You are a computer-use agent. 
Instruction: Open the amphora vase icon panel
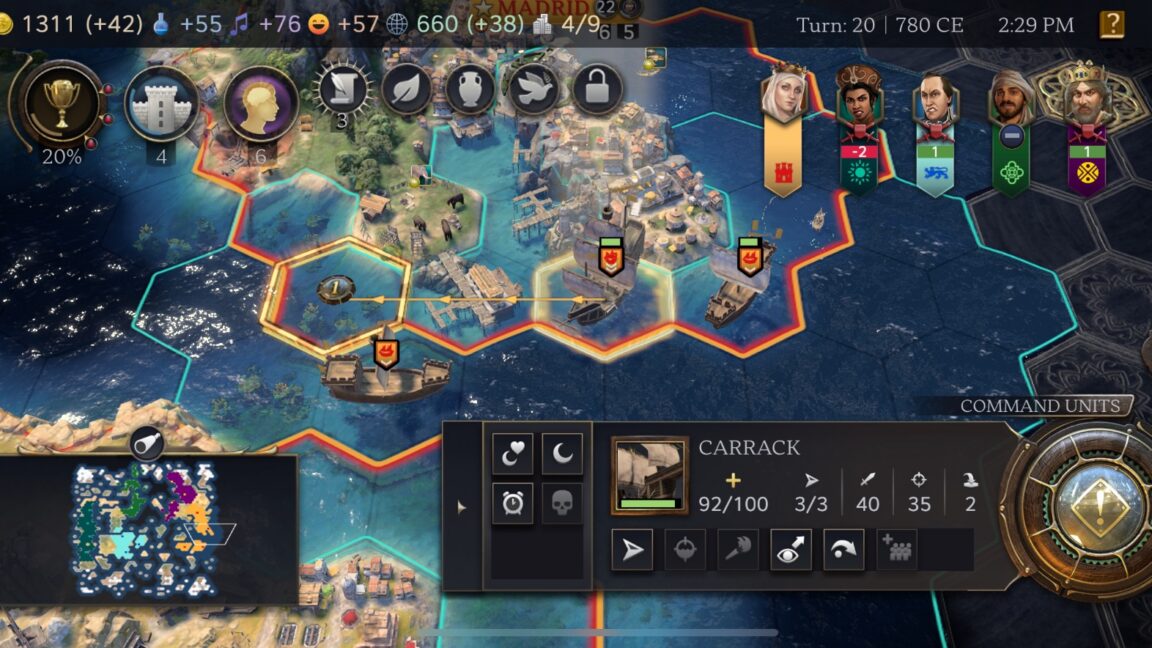(x=470, y=90)
